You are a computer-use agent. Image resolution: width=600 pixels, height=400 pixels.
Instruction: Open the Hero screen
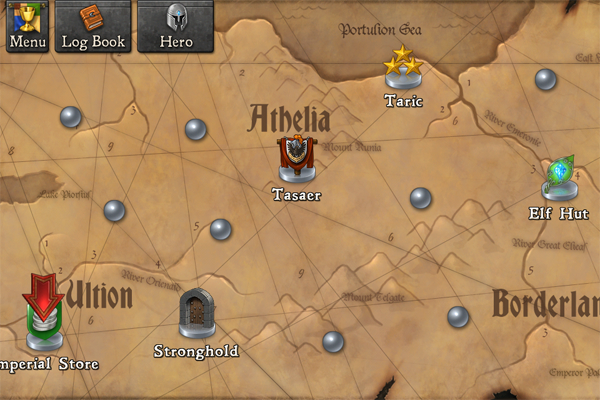tap(176, 26)
